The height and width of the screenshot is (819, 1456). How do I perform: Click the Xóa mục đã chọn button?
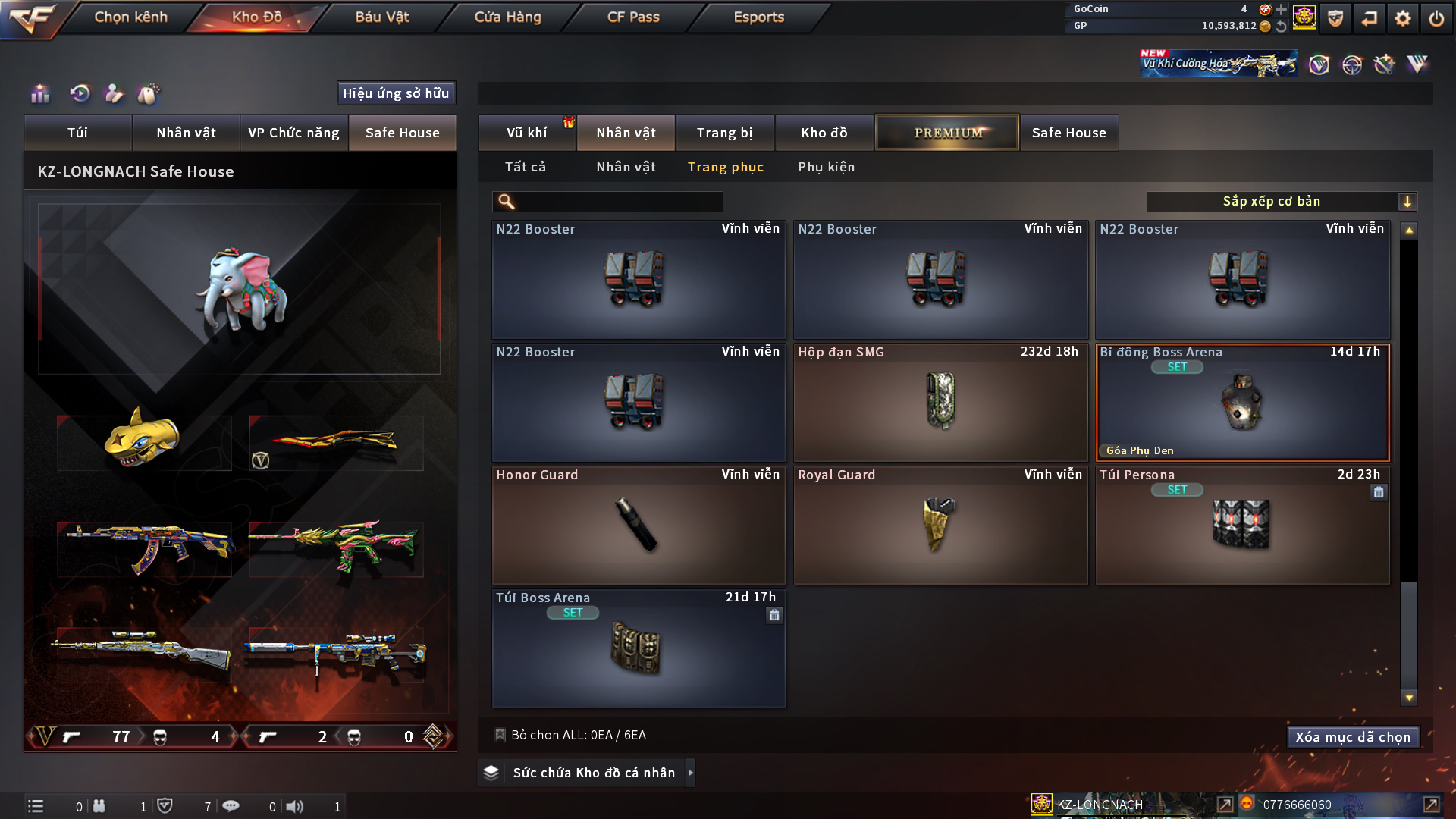(x=1353, y=737)
